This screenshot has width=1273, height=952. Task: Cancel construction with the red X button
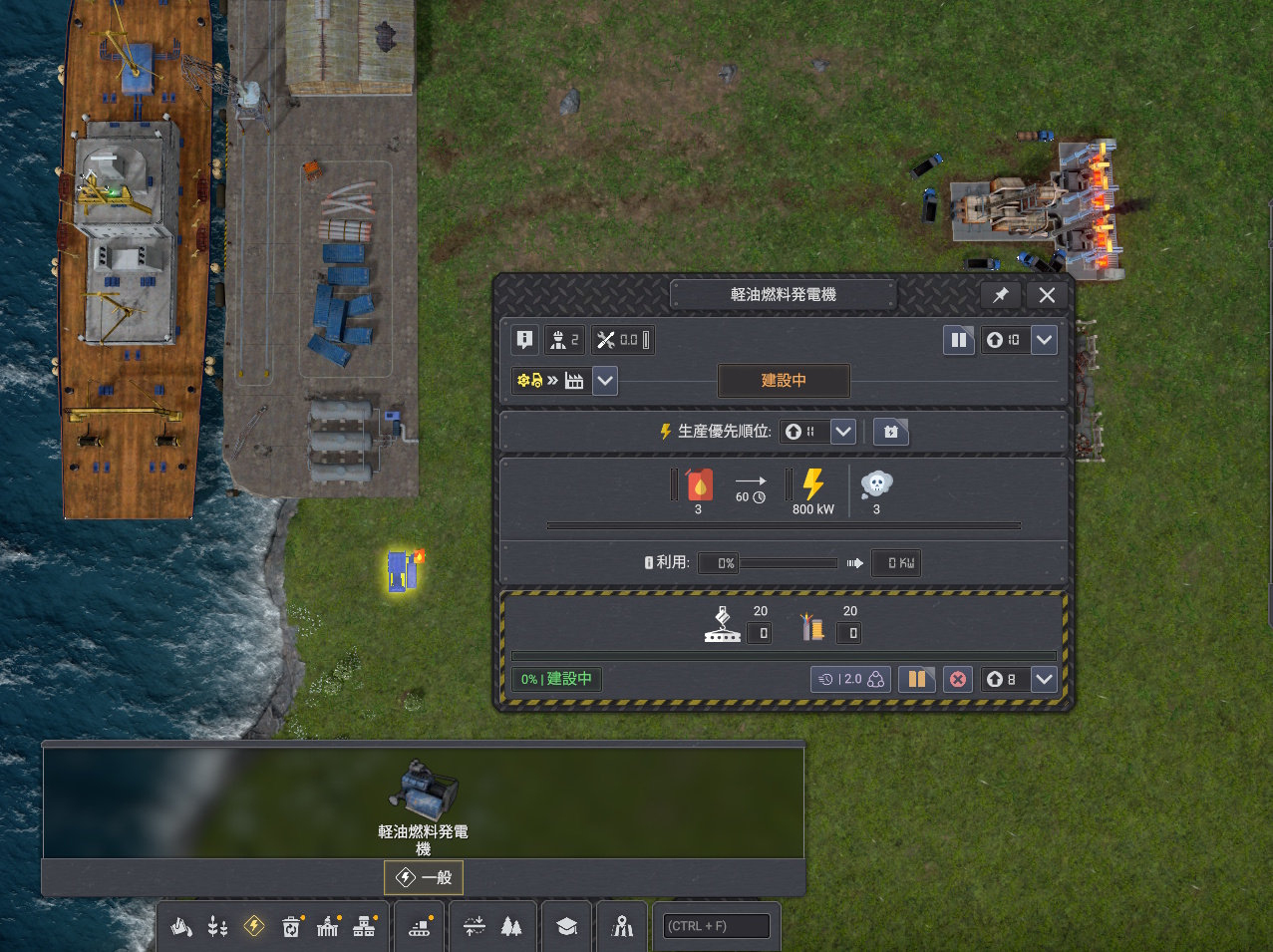pyautogui.click(x=958, y=679)
